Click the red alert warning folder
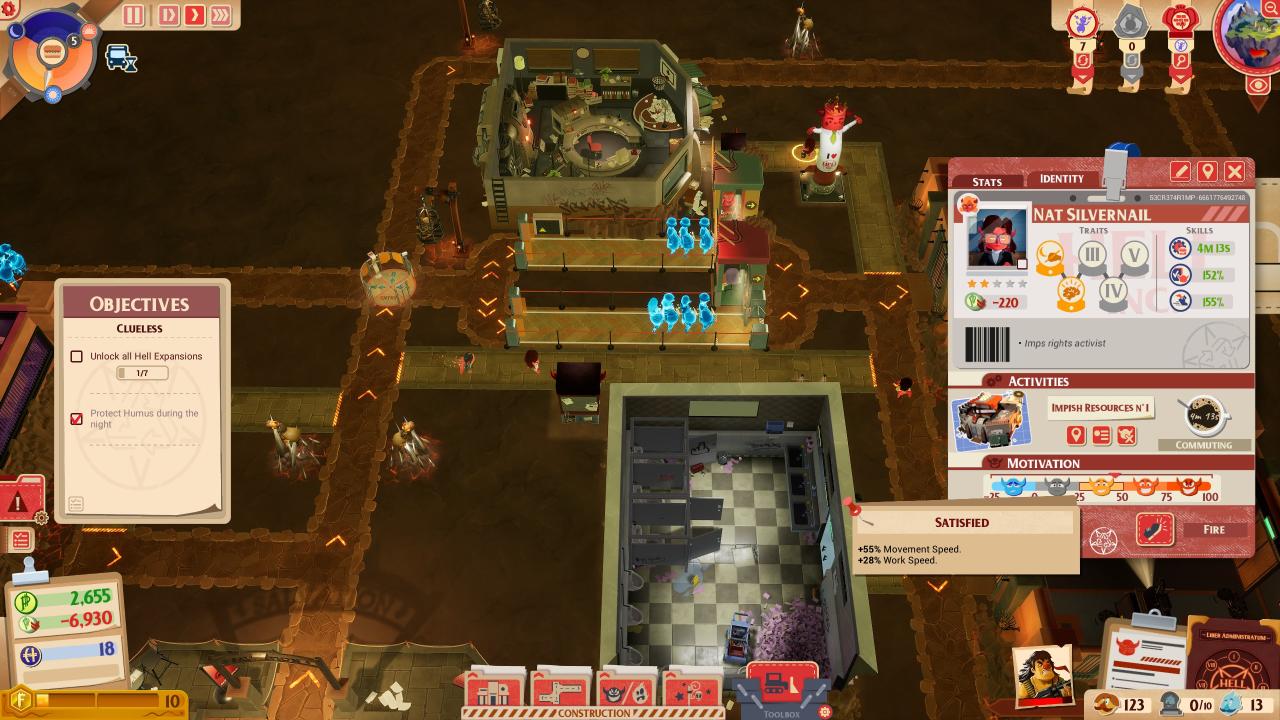 click(20, 500)
